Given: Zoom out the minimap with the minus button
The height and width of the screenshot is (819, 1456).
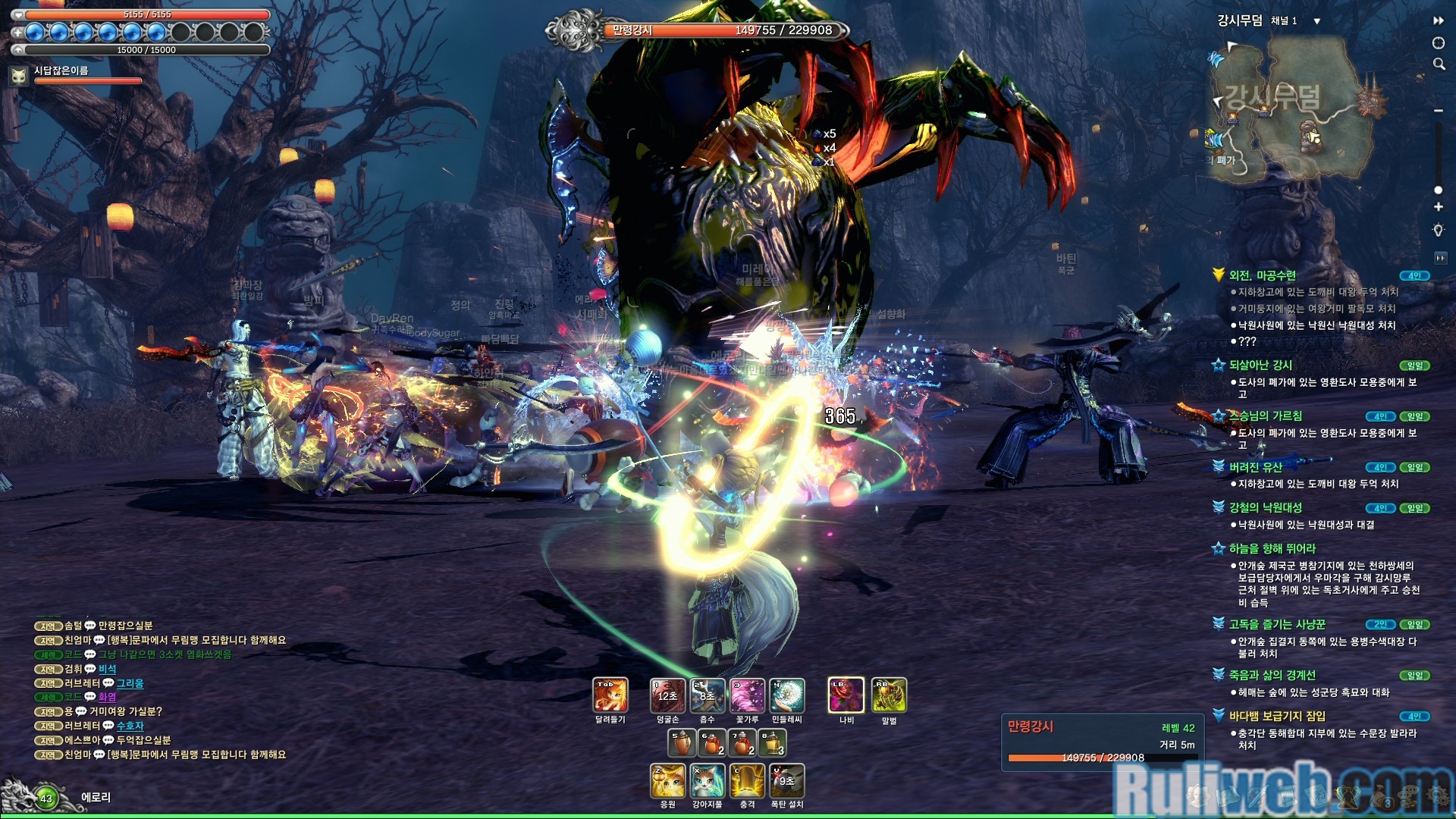Looking at the screenshot, I should pos(1438,111).
